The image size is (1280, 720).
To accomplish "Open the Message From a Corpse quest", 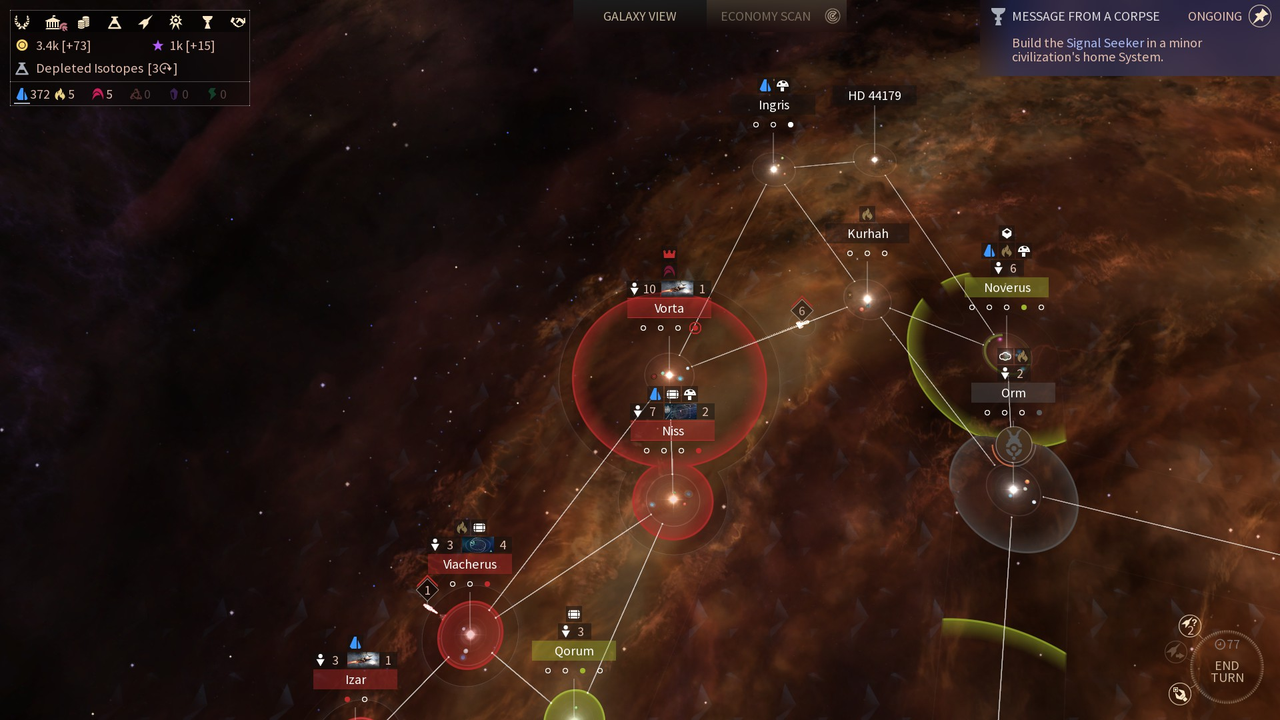I will click(x=1085, y=16).
